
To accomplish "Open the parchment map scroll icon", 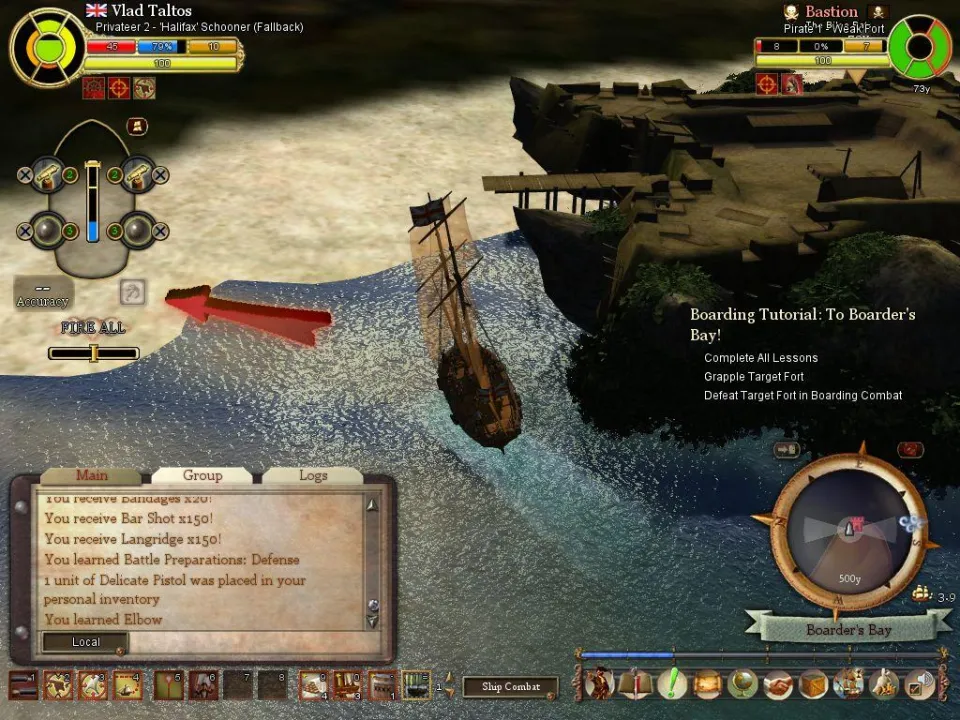I will pyautogui.click(x=707, y=684).
